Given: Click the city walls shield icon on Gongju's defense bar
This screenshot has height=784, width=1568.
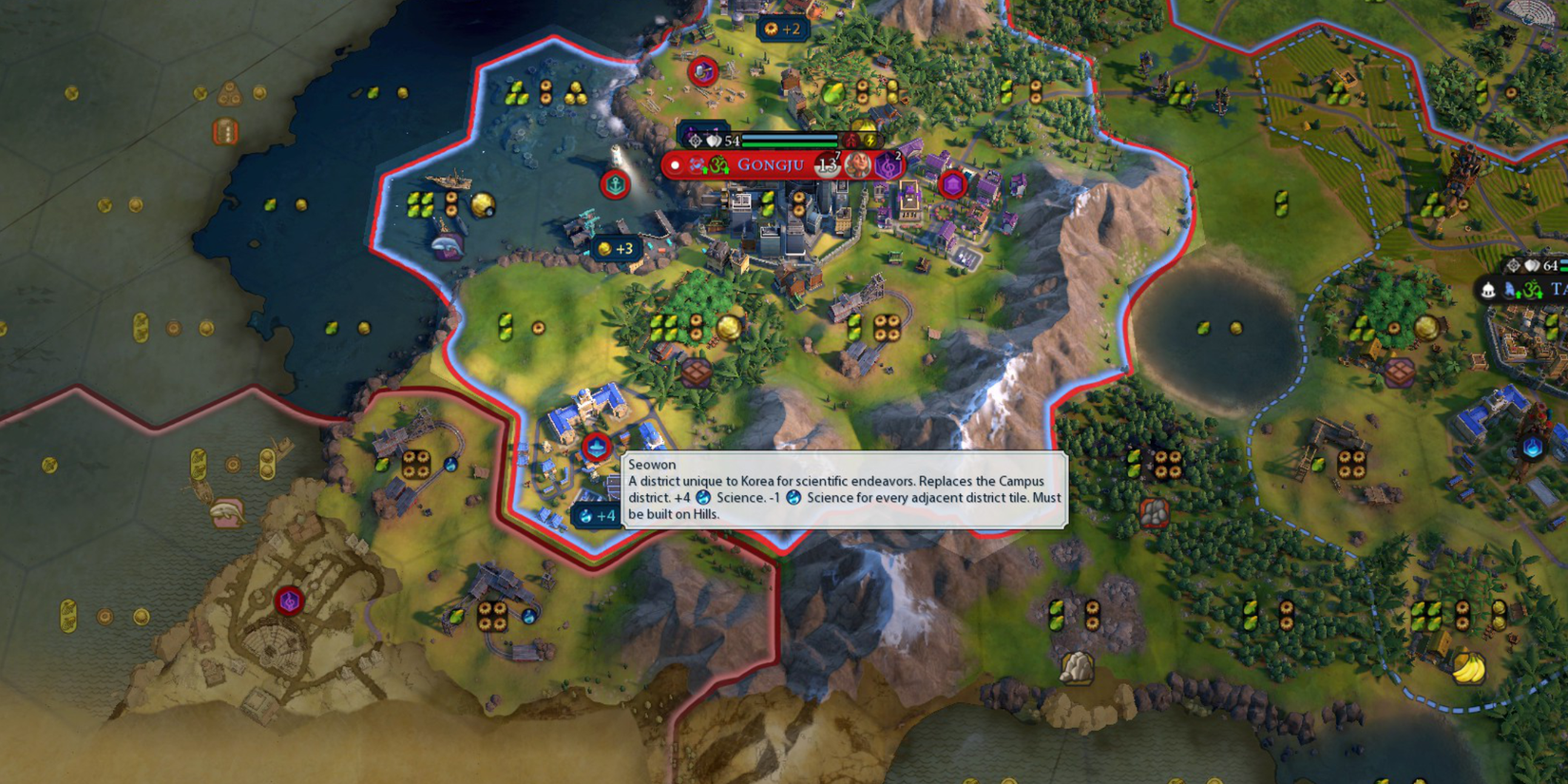Looking at the screenshot, I should (x=712, y=140).
